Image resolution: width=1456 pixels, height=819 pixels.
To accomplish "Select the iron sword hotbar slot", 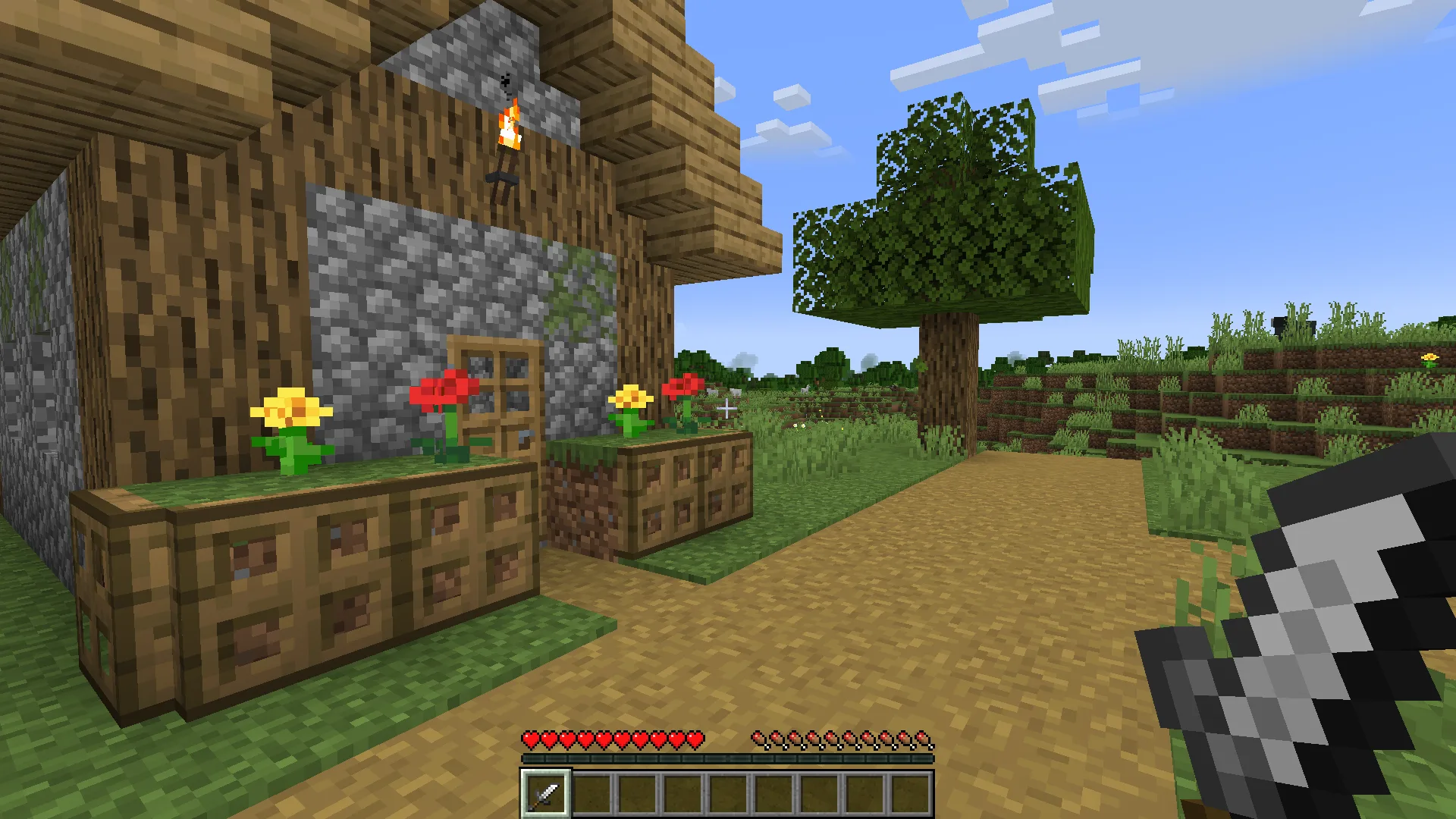I will [x=545, y=793].
